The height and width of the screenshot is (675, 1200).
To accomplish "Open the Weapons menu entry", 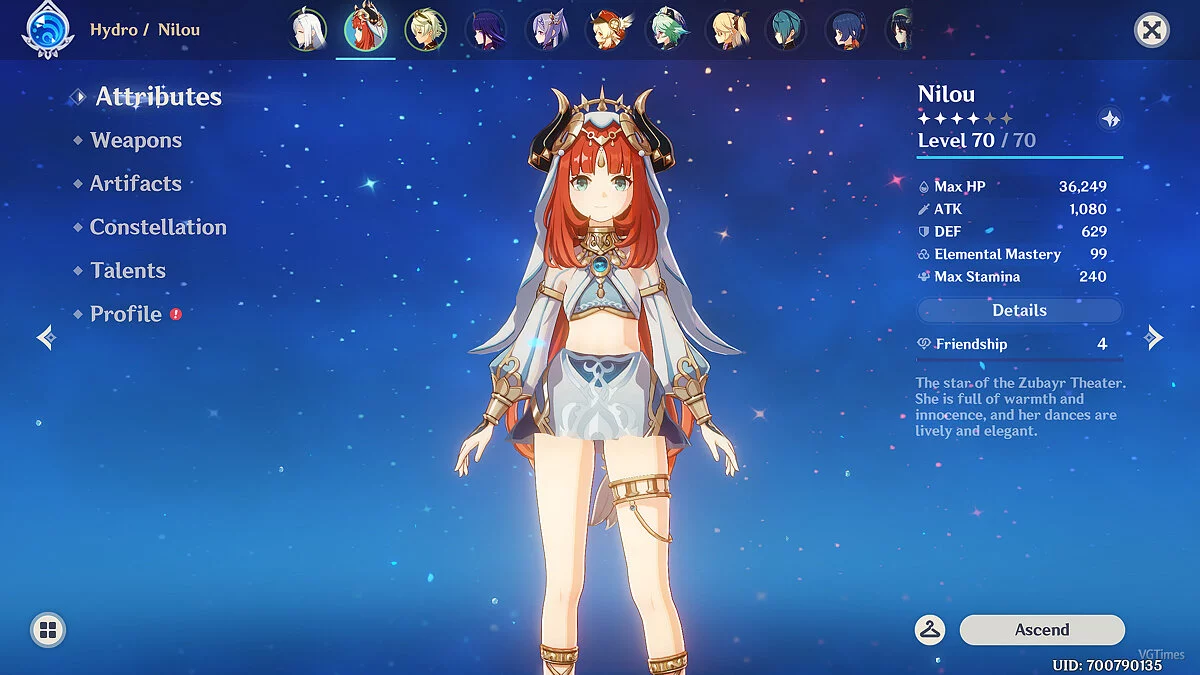I will tap(136, 141).
